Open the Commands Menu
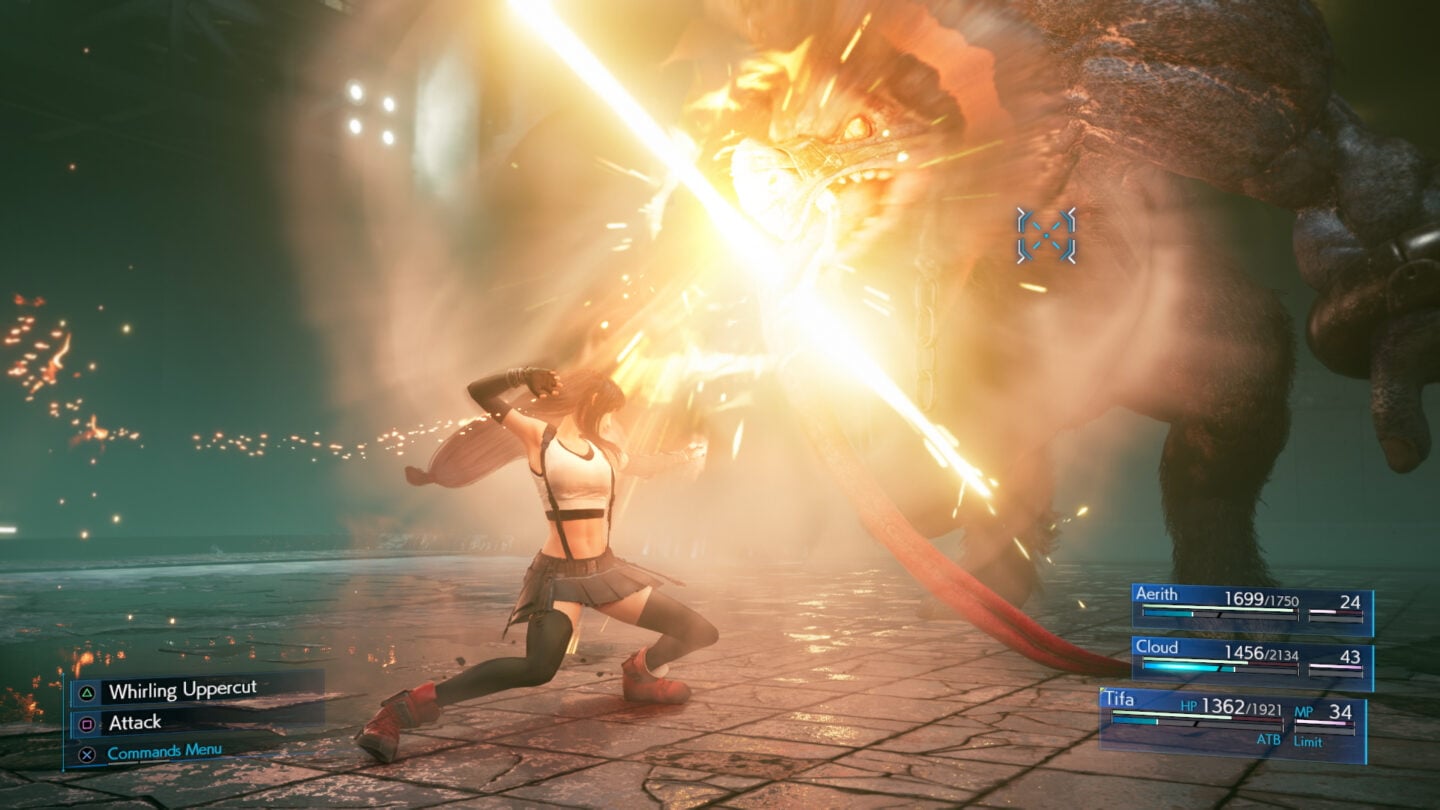1440x810 pixels. (x=164, y=750)
